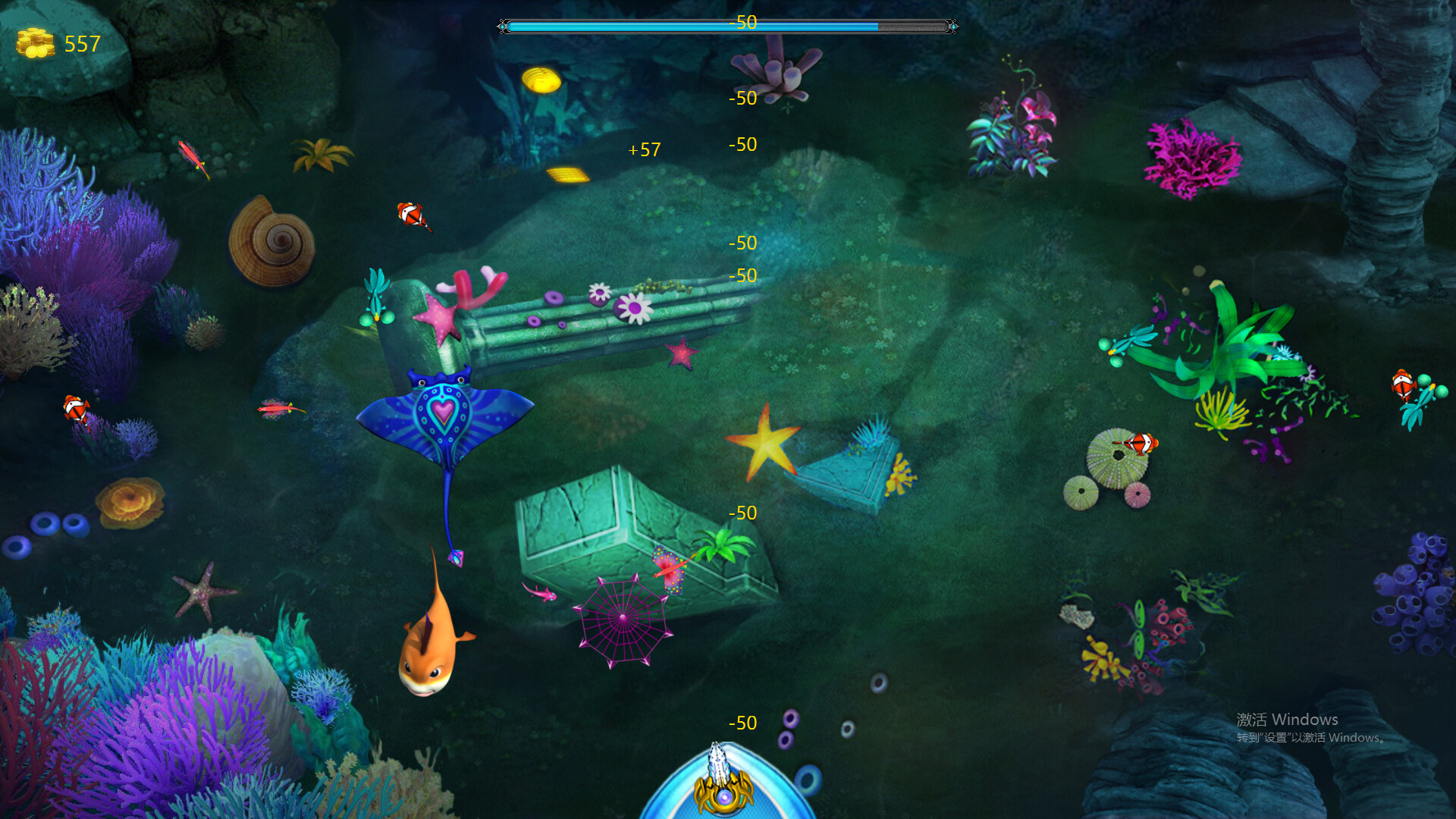Click the floating gold coin near the top
This screenshot has width=1456, height=819.
pos(541,79)
